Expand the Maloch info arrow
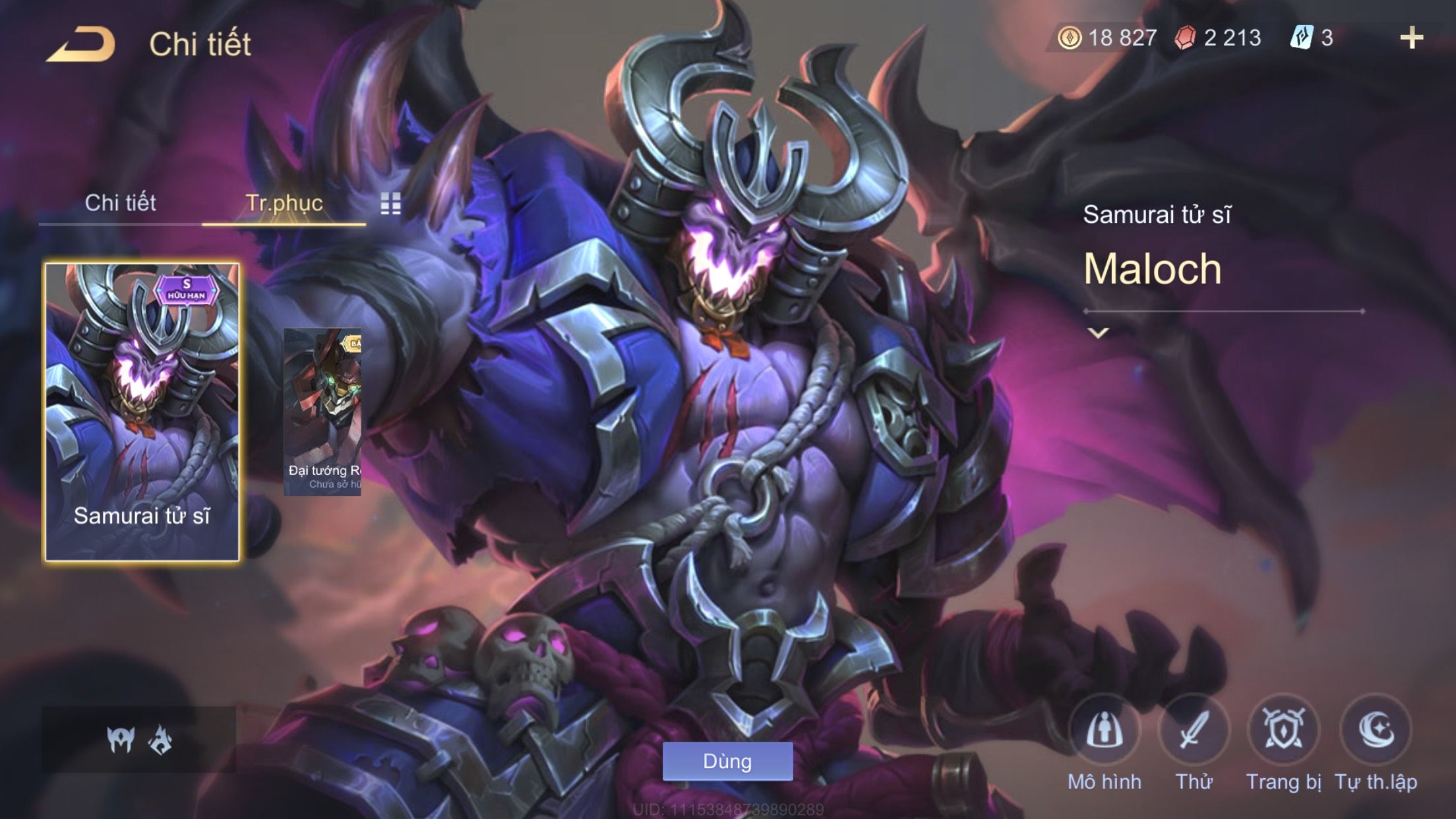Image resolution: width=1456 pixels, height=819 pixels. 1098,333
